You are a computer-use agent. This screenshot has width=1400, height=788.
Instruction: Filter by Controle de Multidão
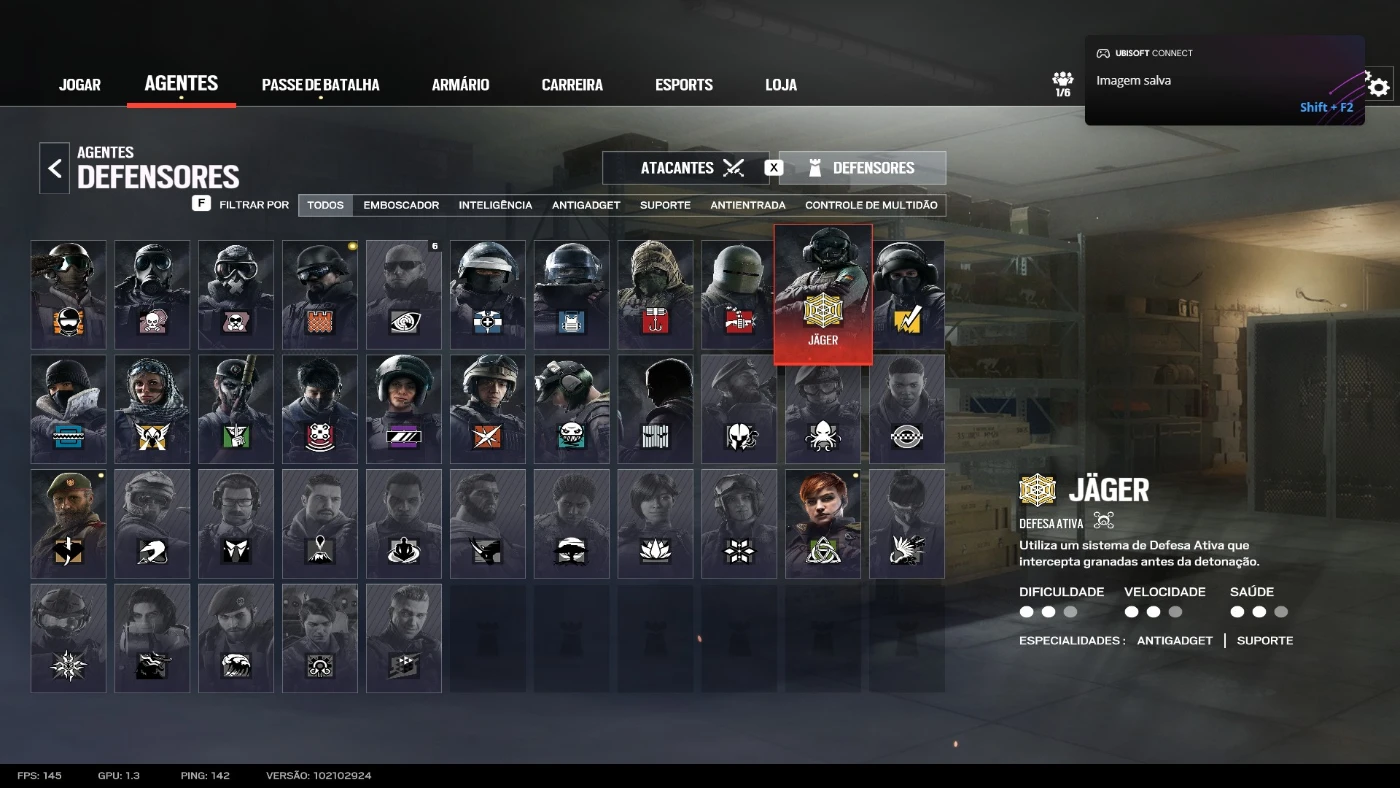tap(871, 205)
